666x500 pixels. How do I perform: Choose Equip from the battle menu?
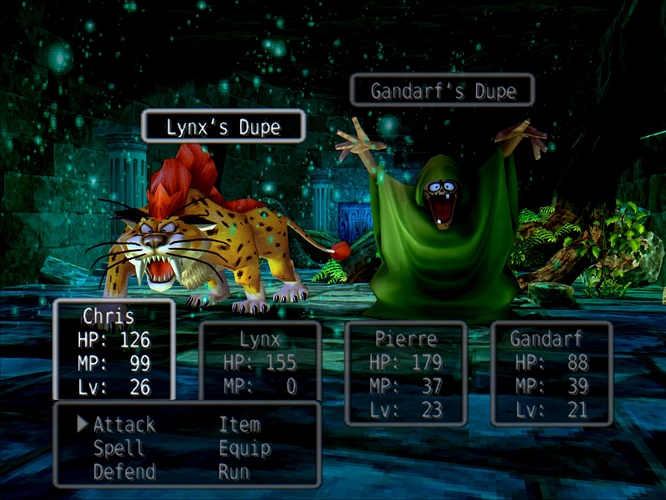pyautogui.click(x=243, y=448)
